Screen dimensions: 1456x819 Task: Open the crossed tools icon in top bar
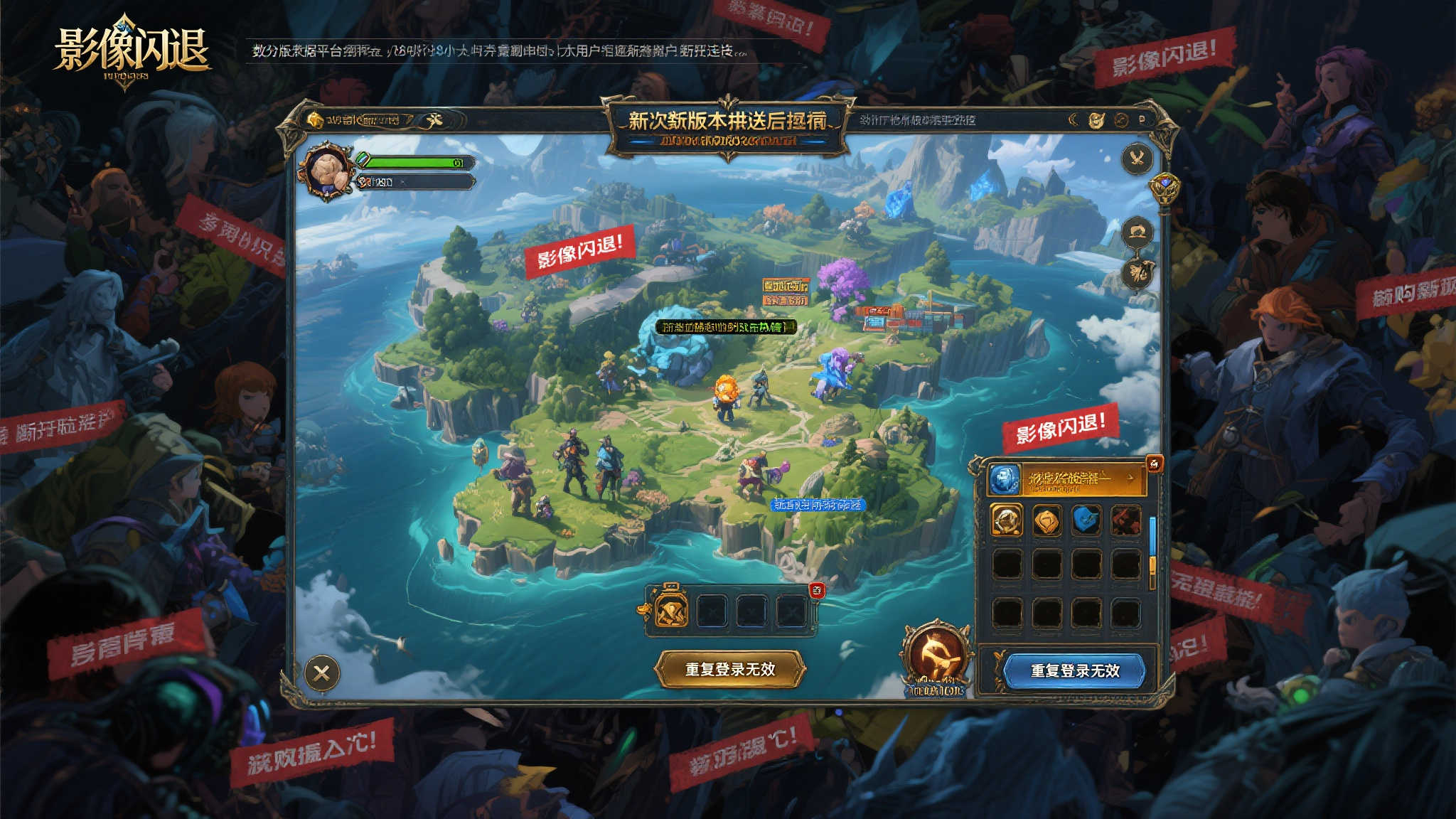pyautogui.click(x=433, y=120)
